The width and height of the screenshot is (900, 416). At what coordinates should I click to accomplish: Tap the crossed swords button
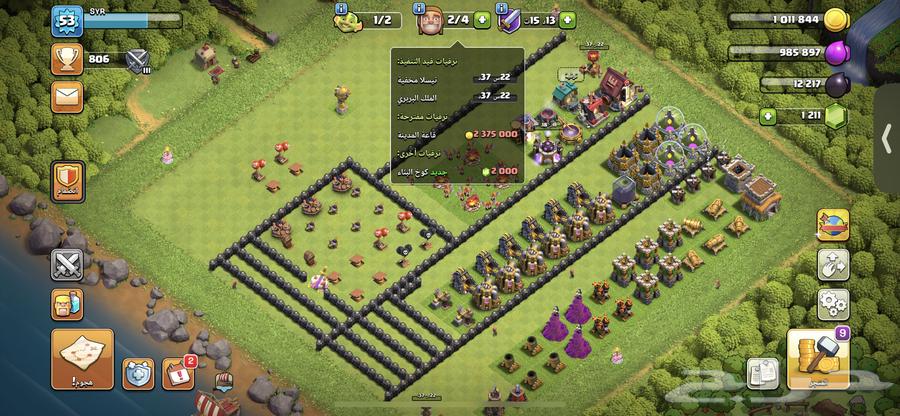[x=68, y=265]
